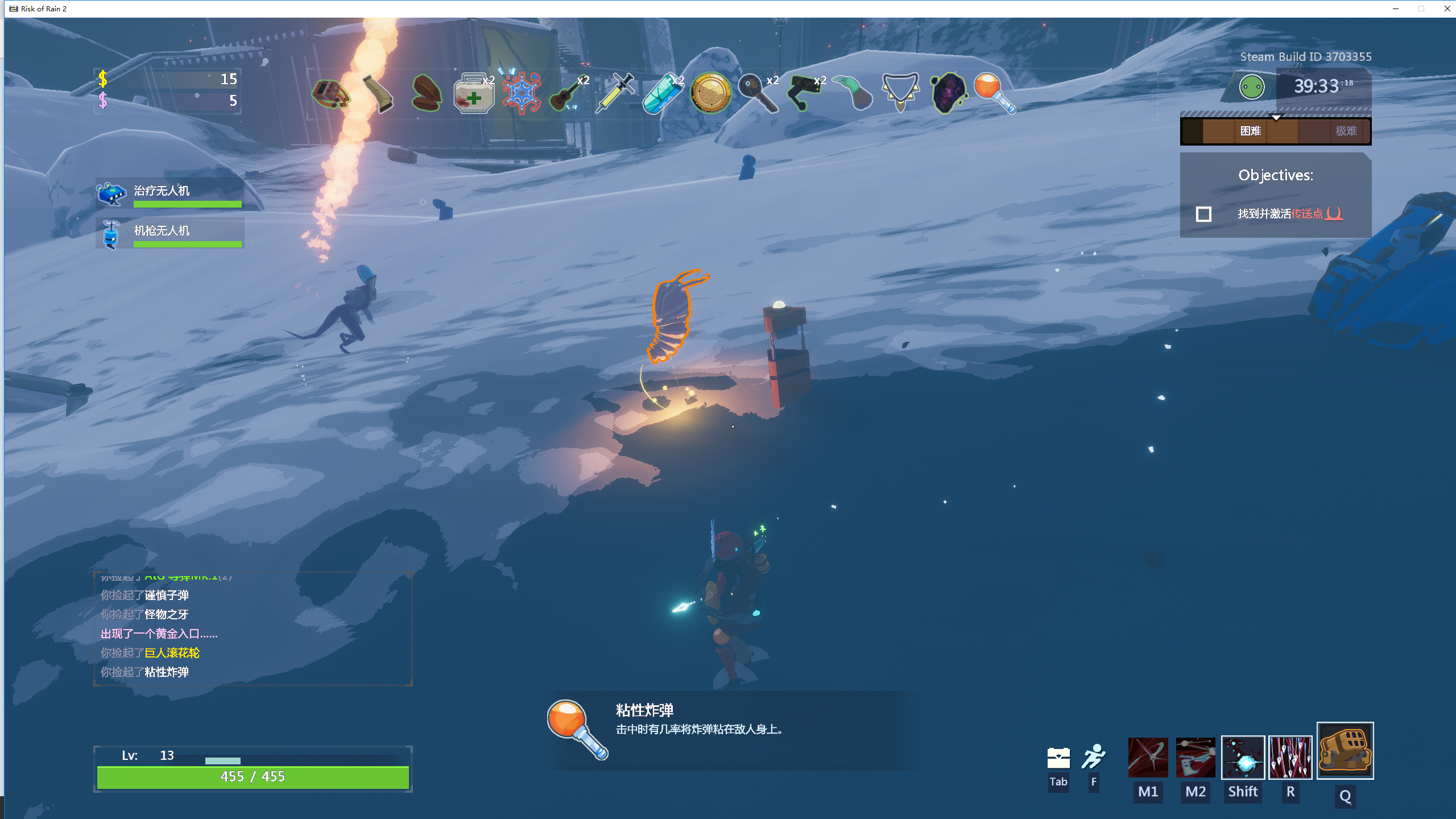Open the inventory chest icon
The width and height of the screenshot is (1456, 819).
tap(1058, 758)
